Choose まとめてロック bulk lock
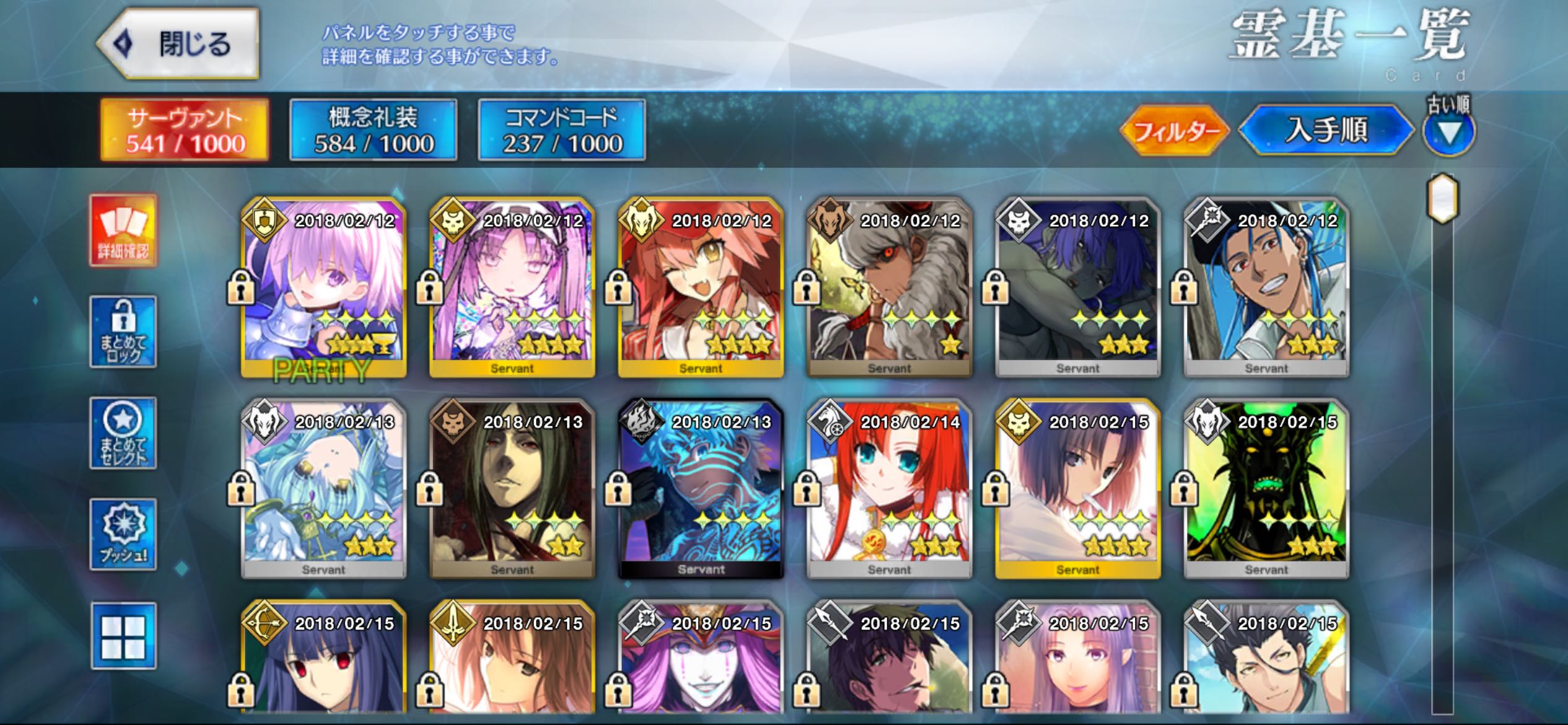The width and height of the screenshot is (1568, 725). point(123,332)
